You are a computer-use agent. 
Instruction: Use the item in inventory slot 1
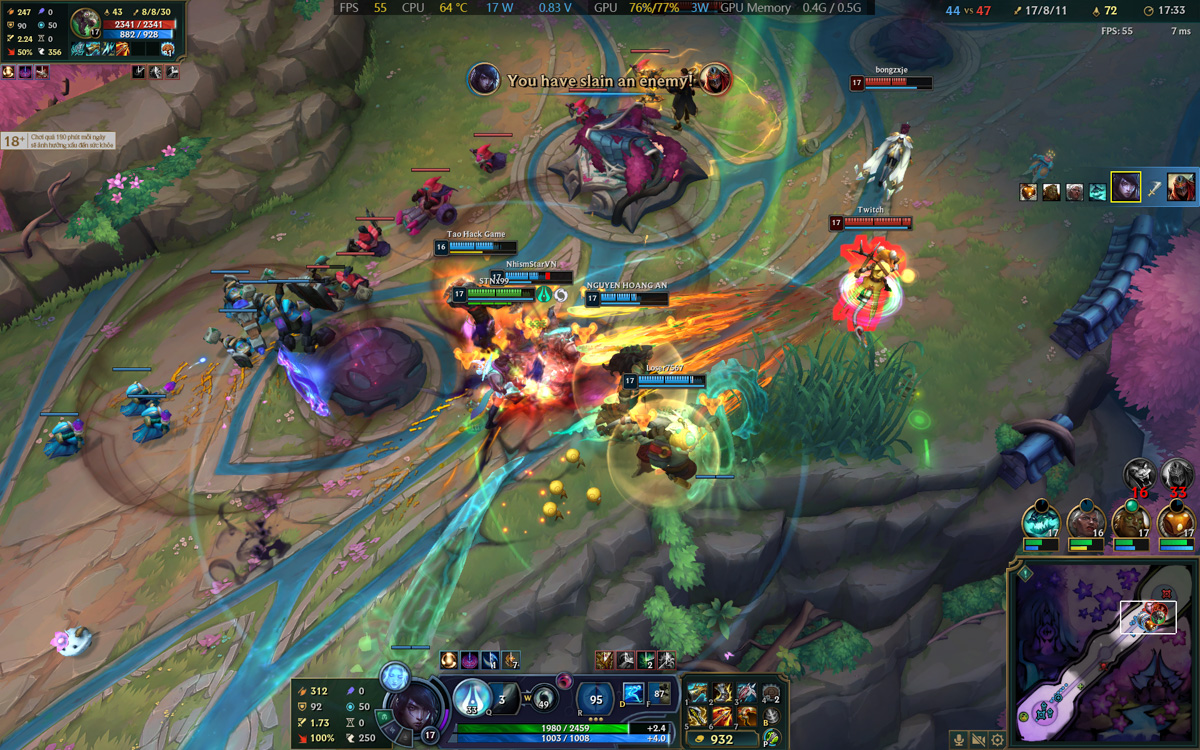click(x=698, y=693)
